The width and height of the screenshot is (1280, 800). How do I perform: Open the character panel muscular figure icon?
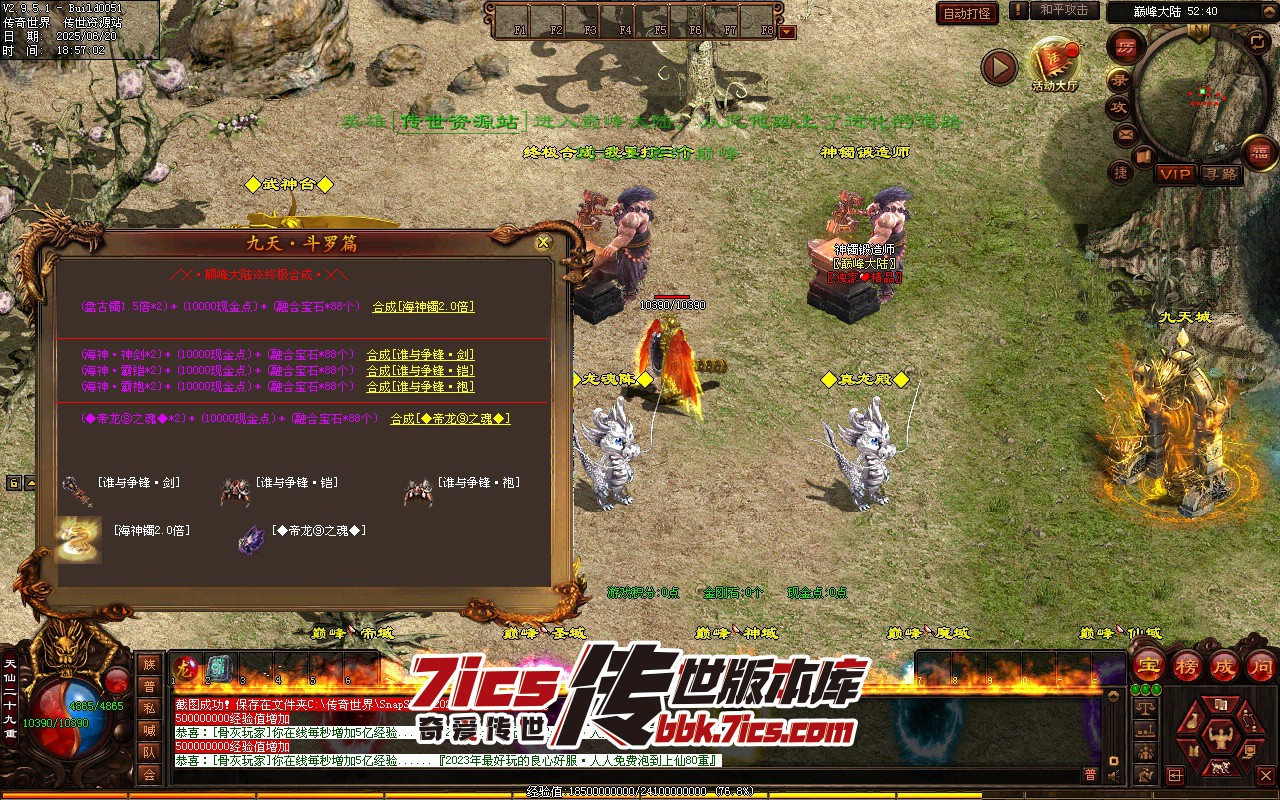click(x=1219, y=738)
